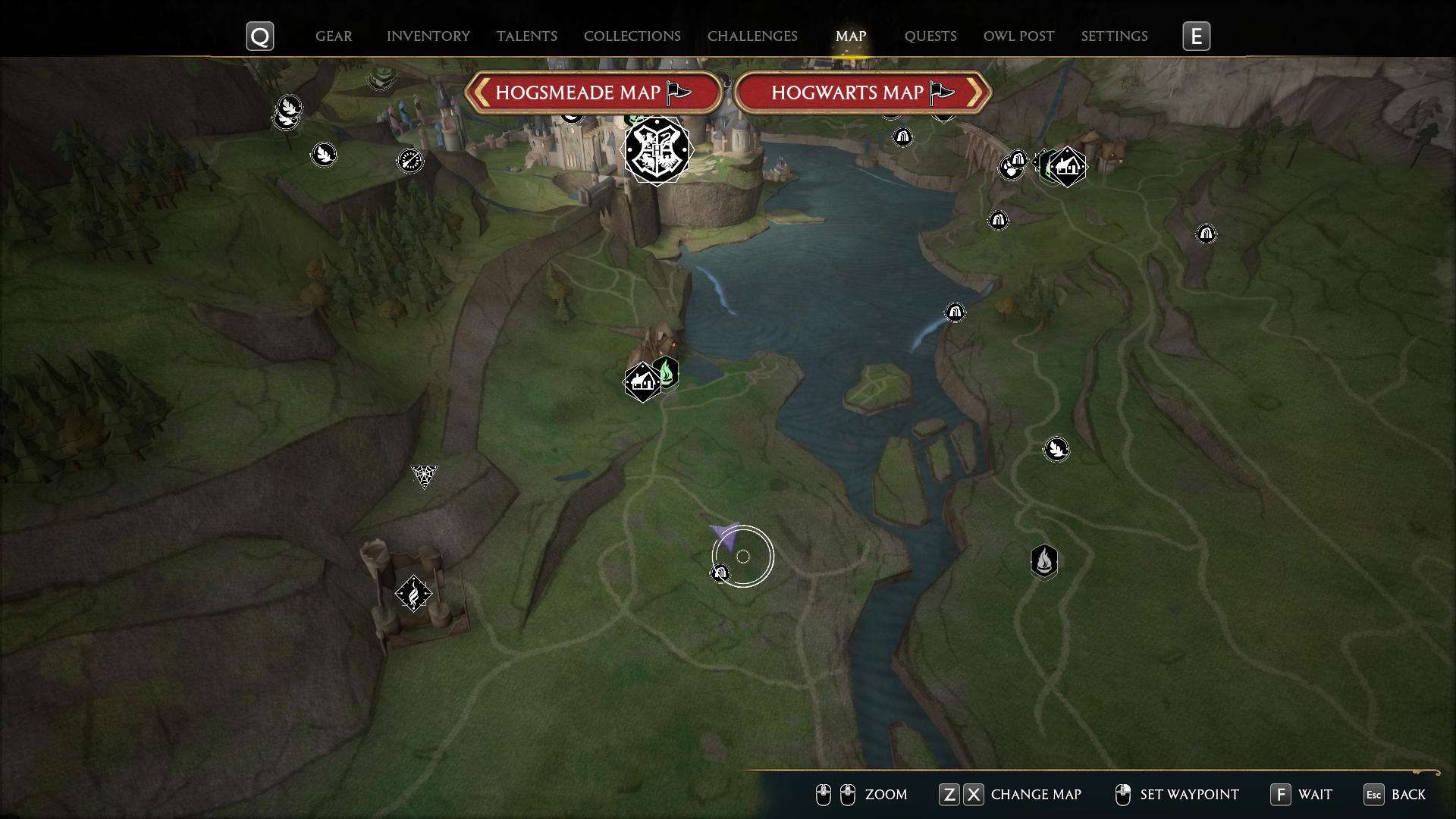The height and width of the screenshot is (819, 1456).
Task: Open the Owl Post tab
Action: (x=1018, y=36)
